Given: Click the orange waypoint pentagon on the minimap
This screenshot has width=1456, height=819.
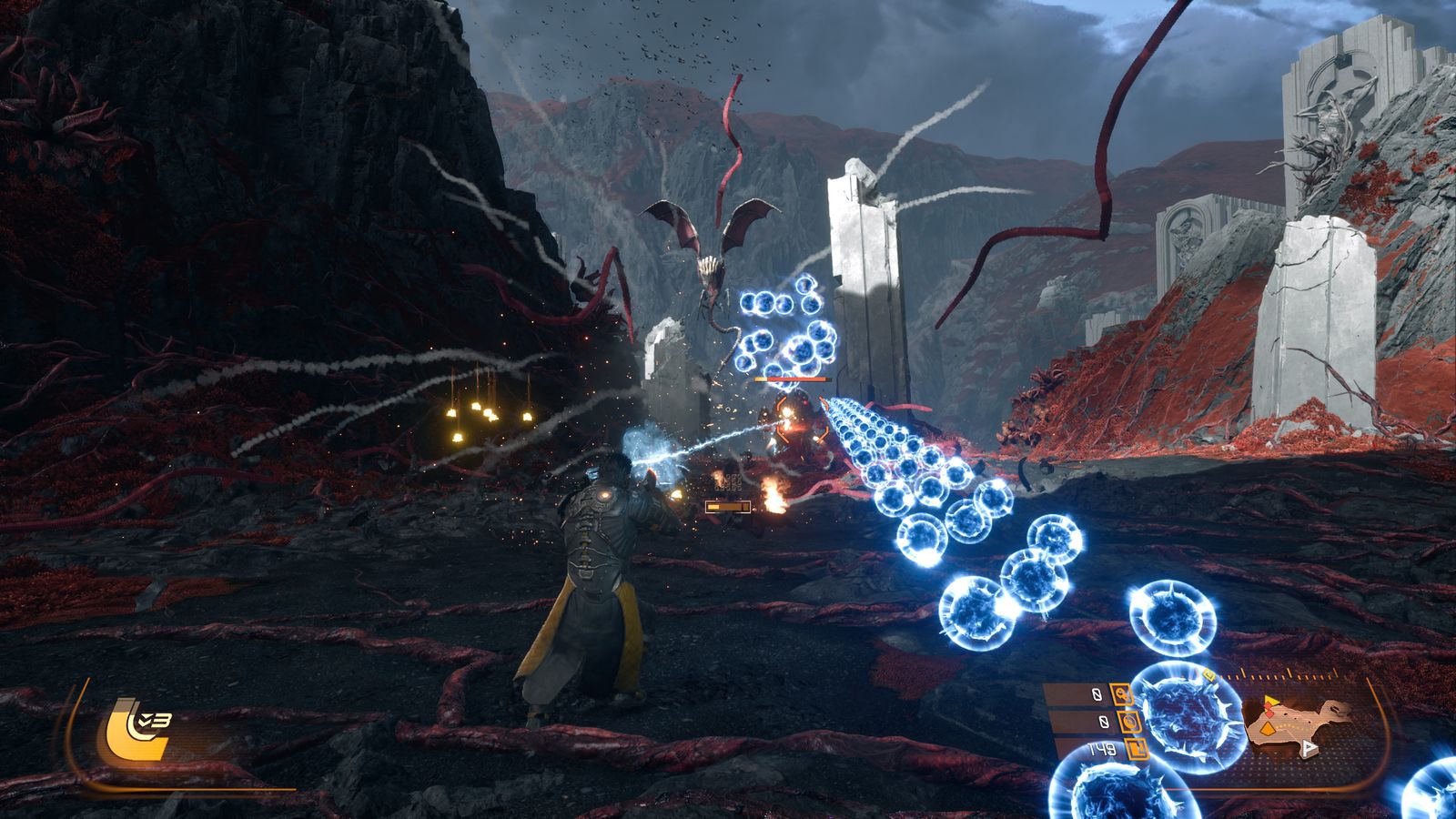Looking at the screenshot, I should 1268,728.
